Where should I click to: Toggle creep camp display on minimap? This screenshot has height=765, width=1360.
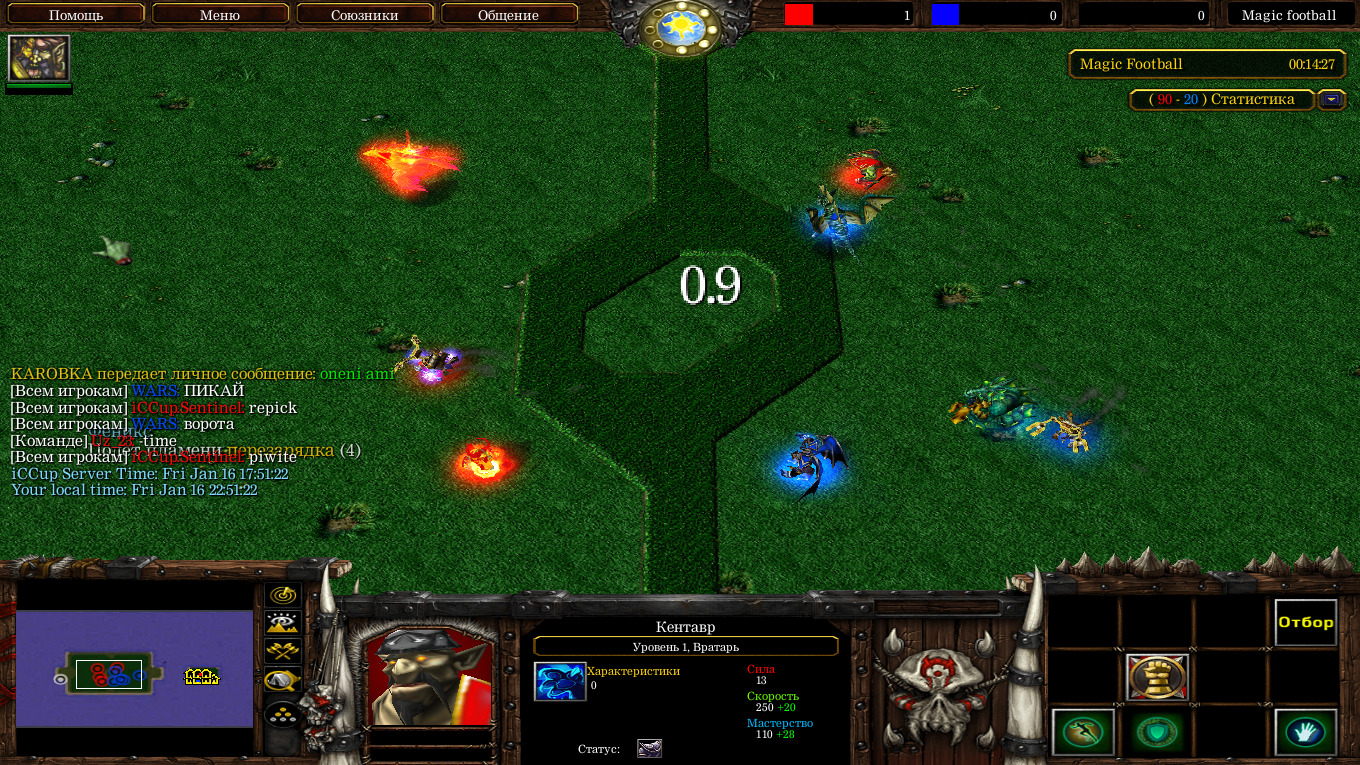[283, 681]
